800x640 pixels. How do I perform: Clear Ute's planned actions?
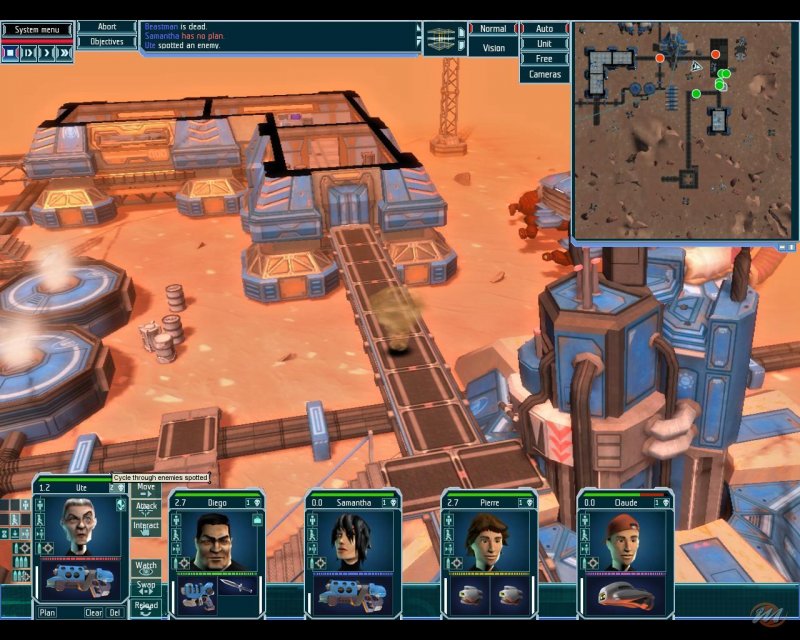tap(93, 612)
